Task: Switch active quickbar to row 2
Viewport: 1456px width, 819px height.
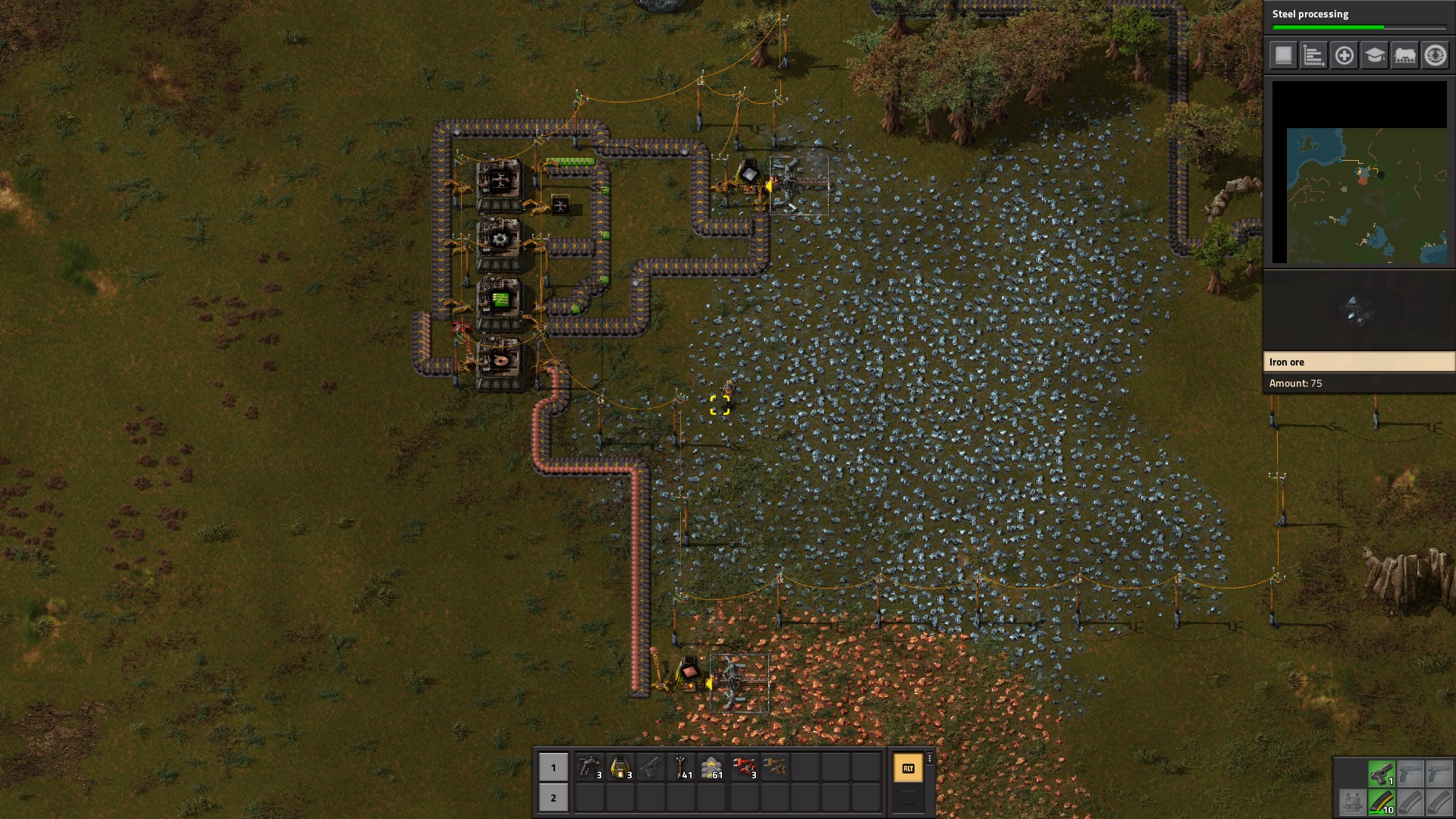Action: point(552,797)
